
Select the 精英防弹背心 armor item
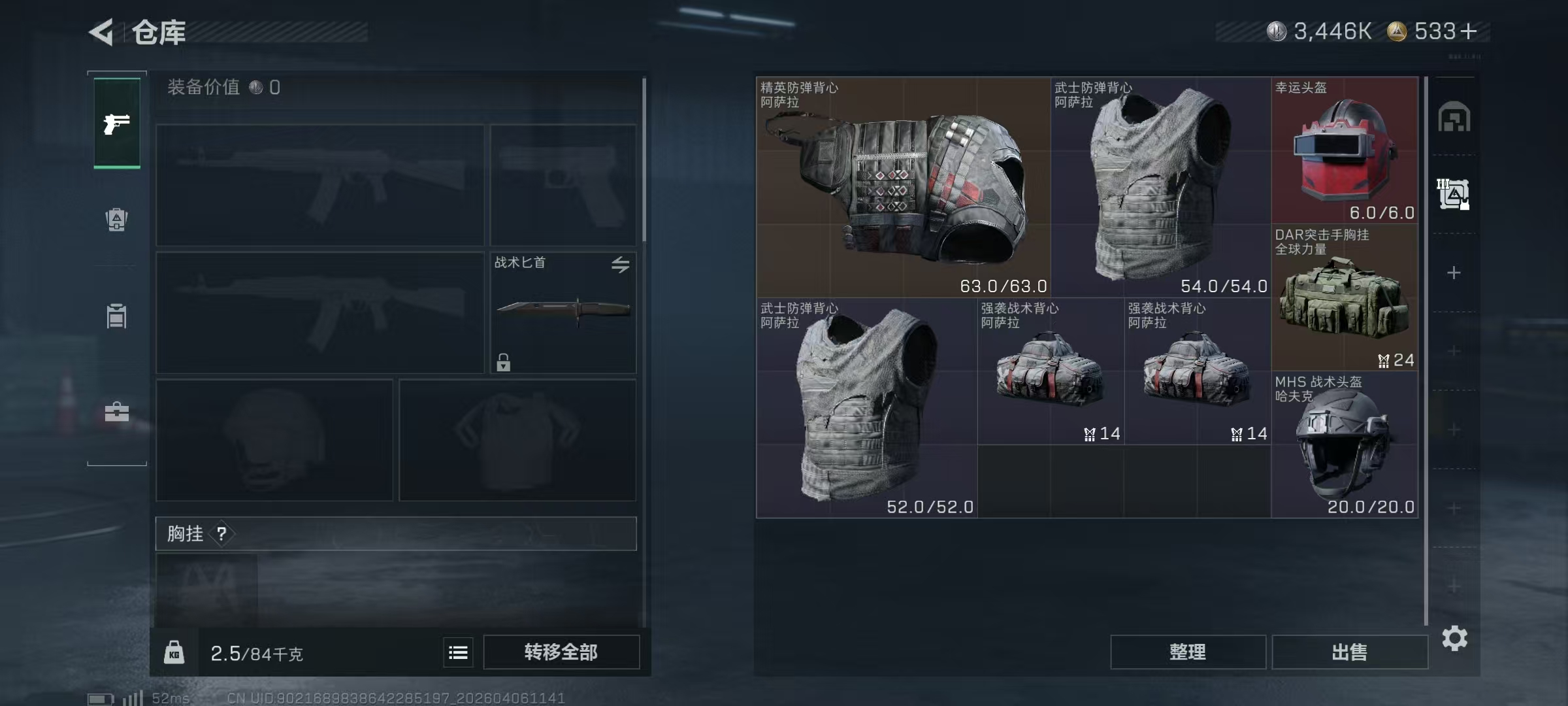(903, 187)
